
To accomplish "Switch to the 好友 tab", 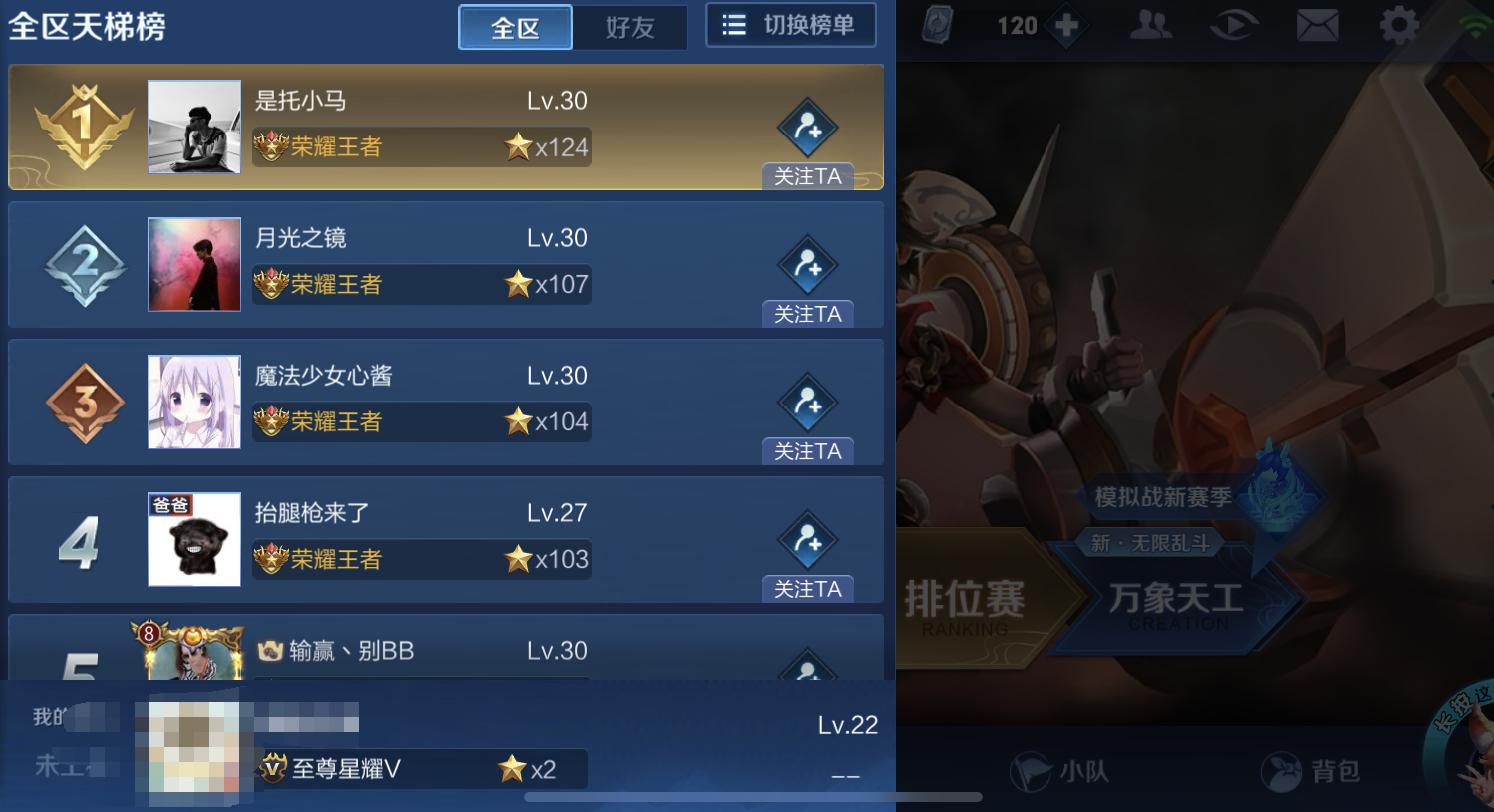I will 630,28.
